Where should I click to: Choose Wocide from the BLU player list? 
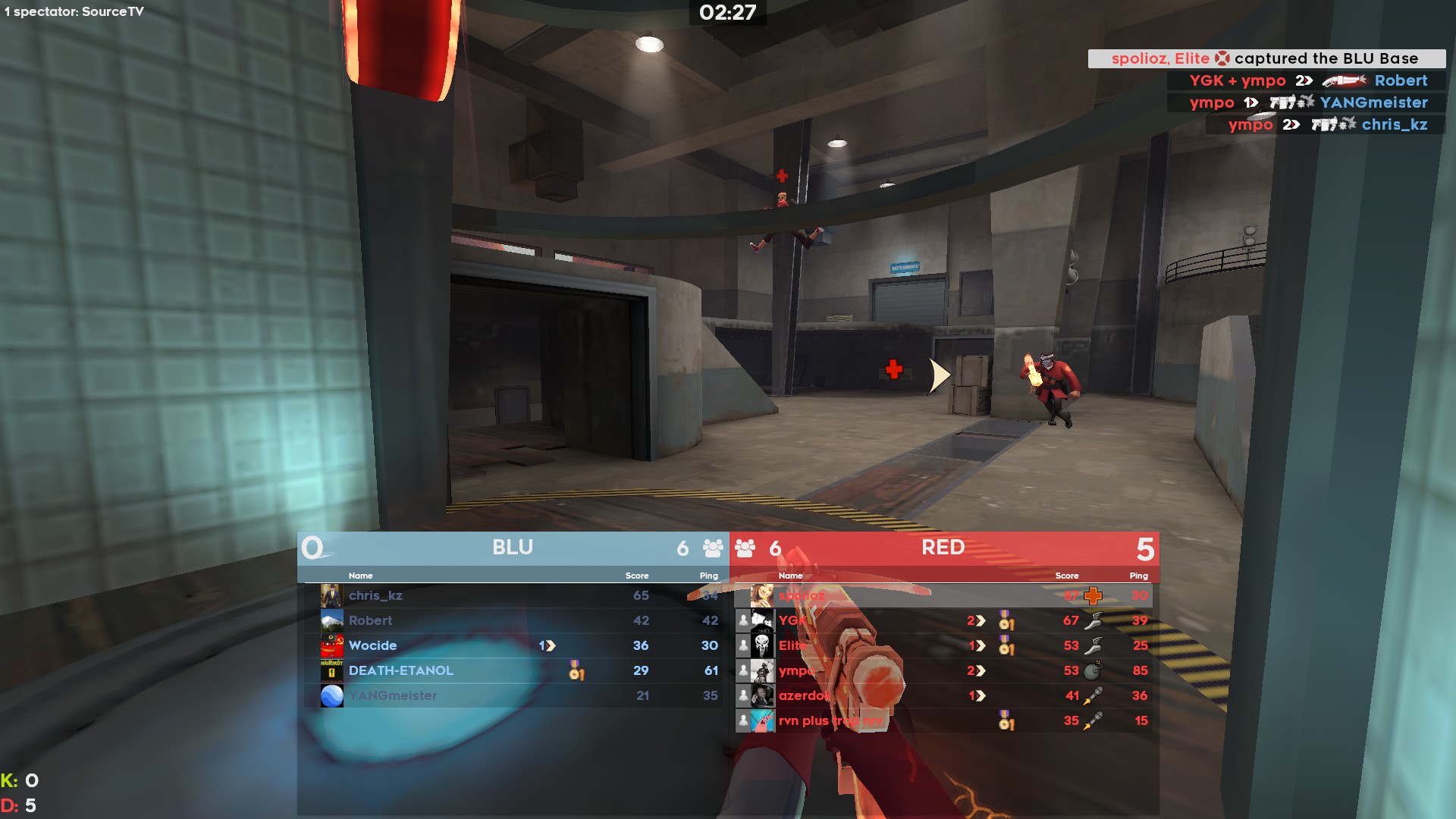point(373,645)
